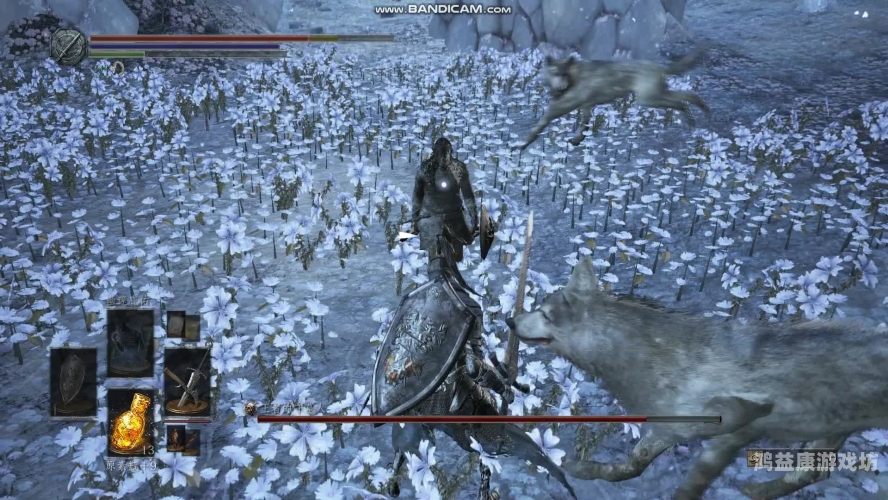Screen dimensions: 888x500
Task: Click the gold ring status icon
Action: 118,67
